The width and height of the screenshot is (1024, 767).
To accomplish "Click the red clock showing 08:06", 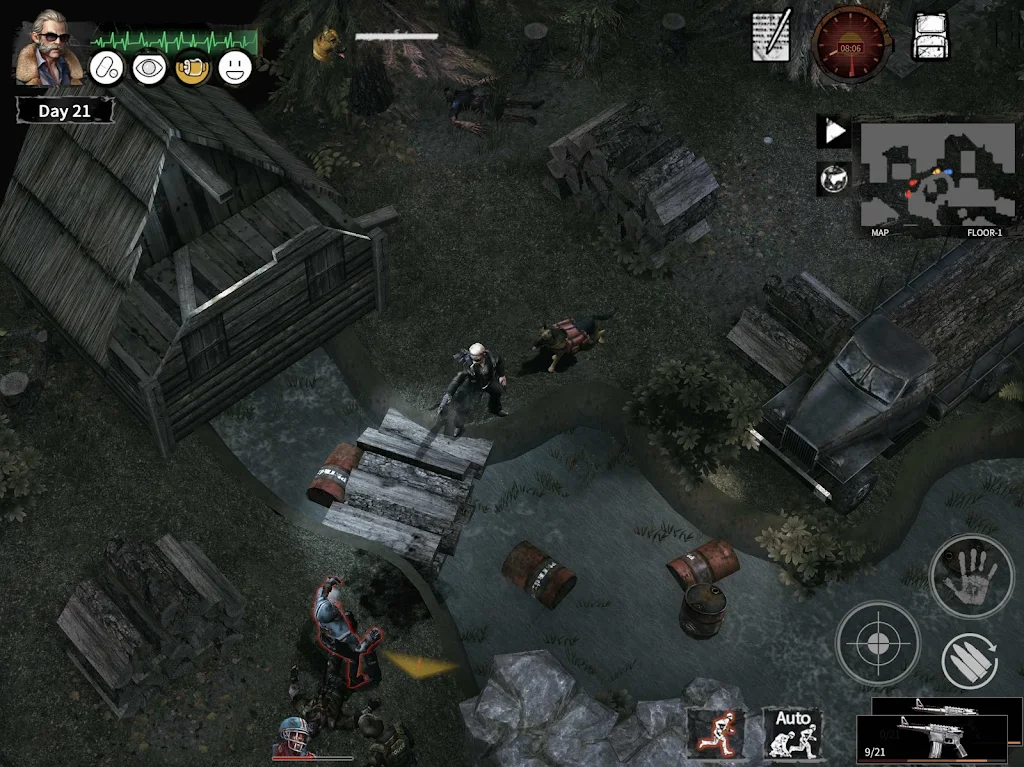I will tap(850, 44).
